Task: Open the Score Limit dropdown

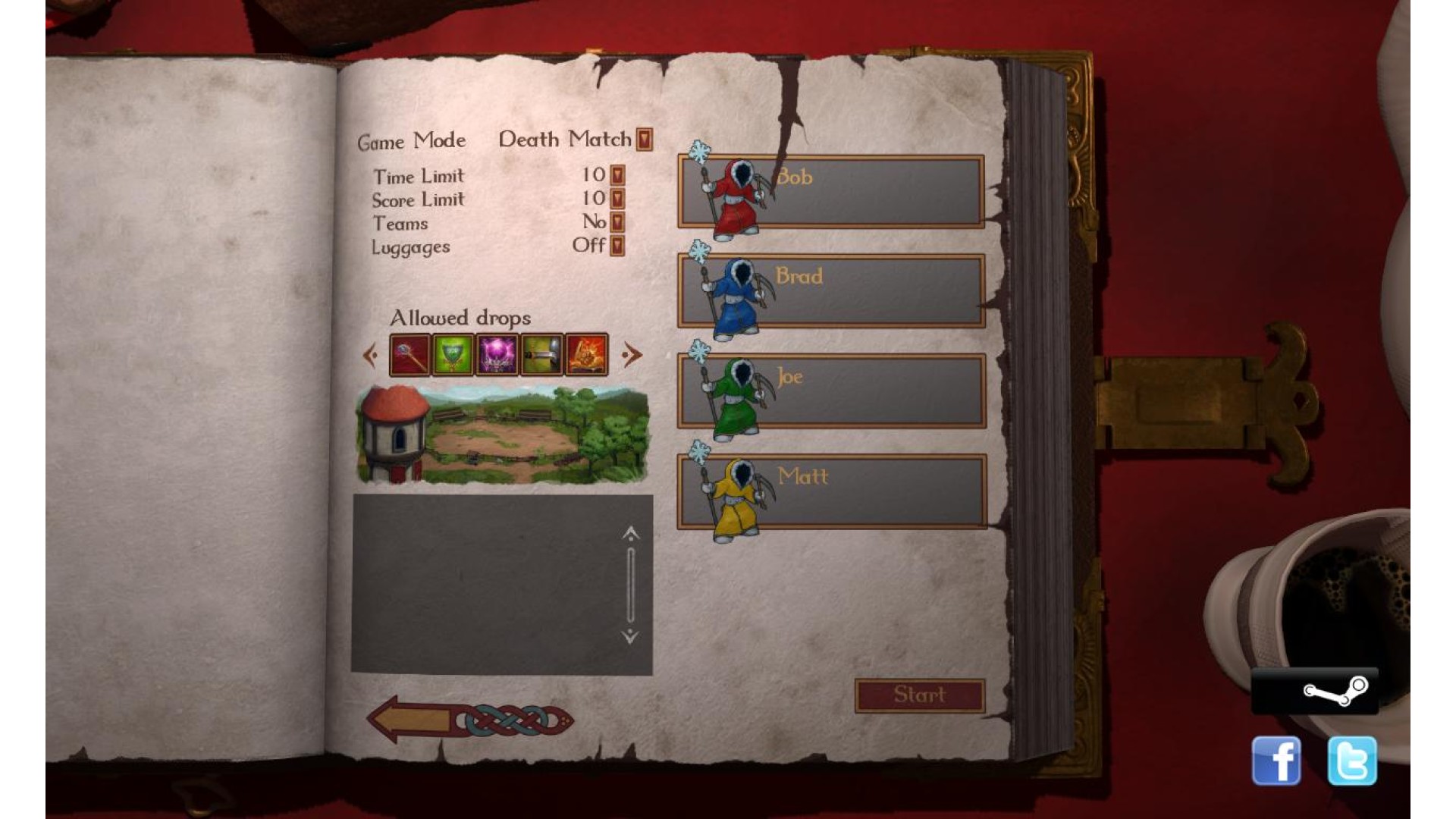Action: [617, 199]
